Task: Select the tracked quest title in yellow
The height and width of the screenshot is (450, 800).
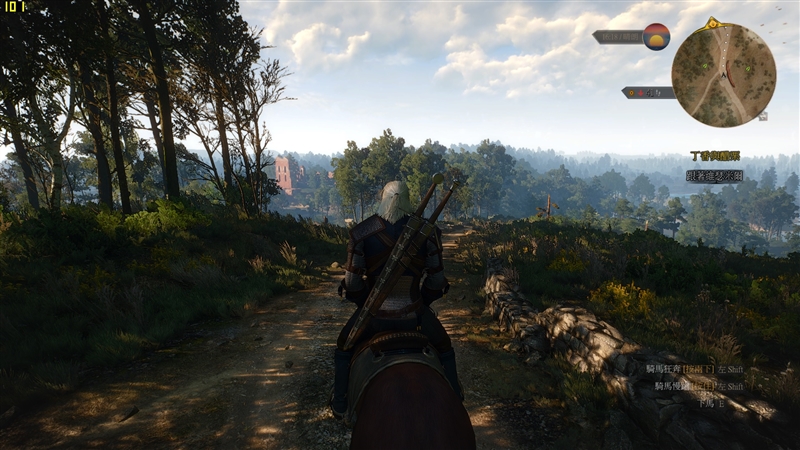Action: 714,156
